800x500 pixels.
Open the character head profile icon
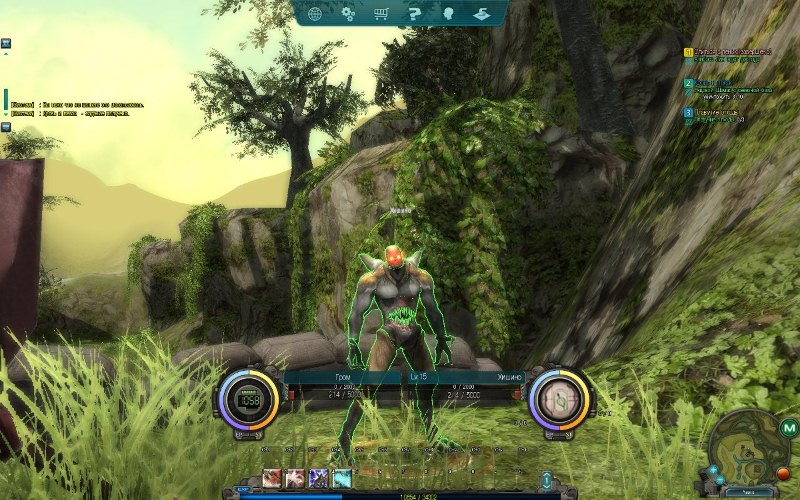point(446,14)
